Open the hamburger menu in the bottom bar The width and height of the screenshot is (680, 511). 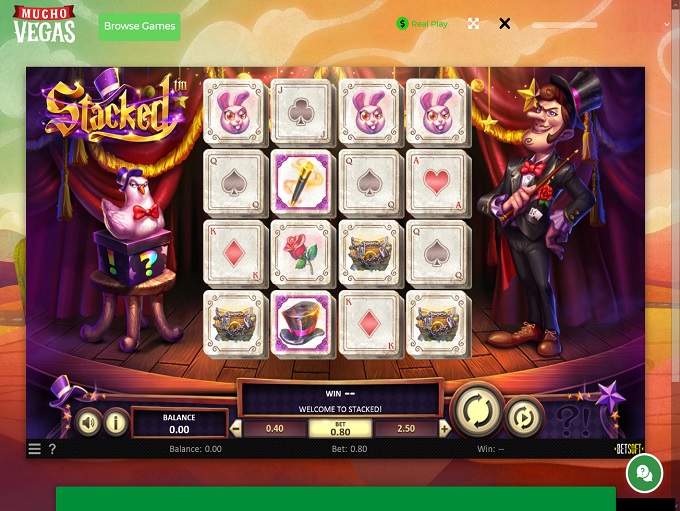tap(35, 449)
